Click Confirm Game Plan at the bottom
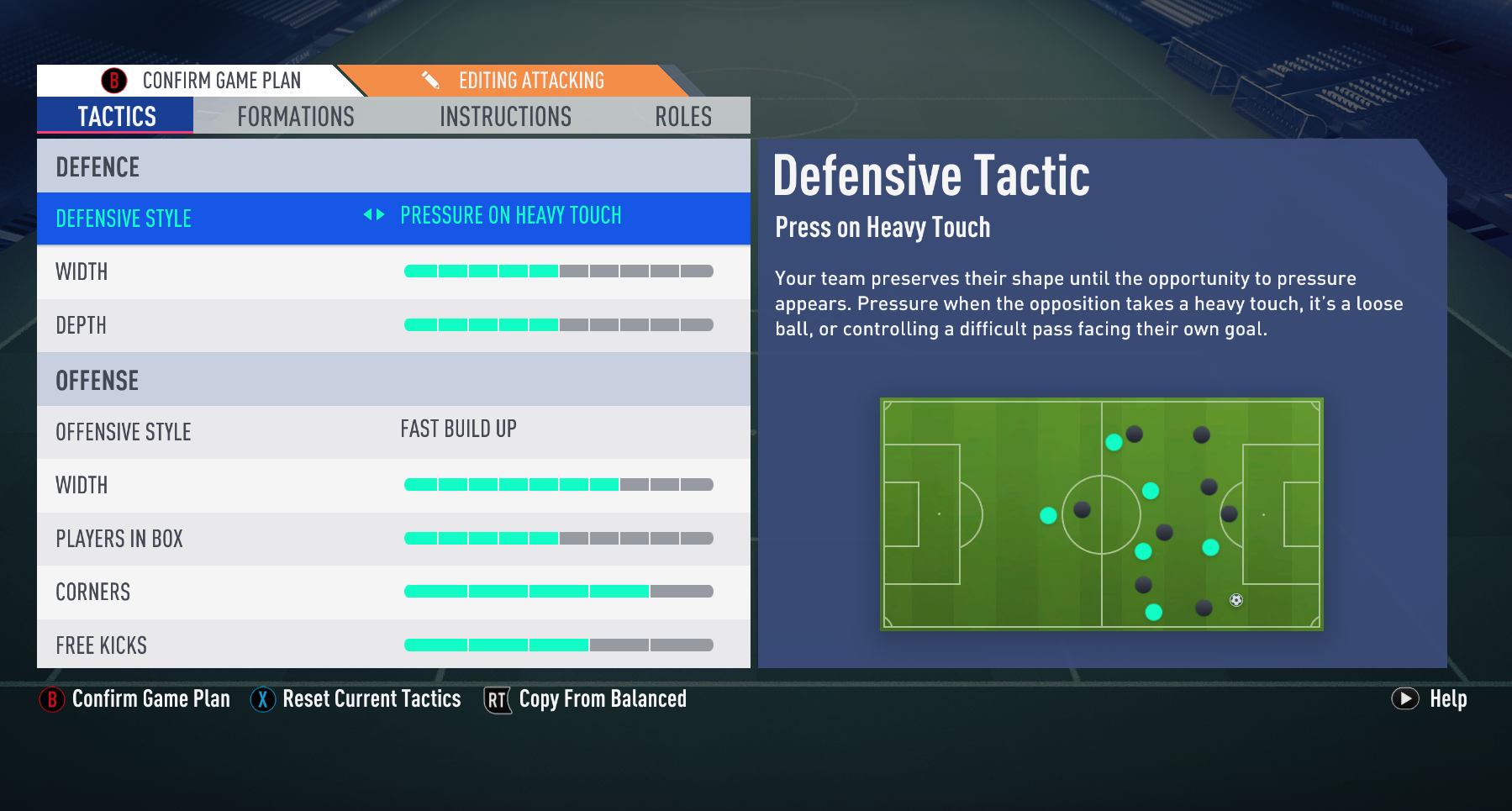Viewport: 1512px width, 811px height. pos(151,699)
